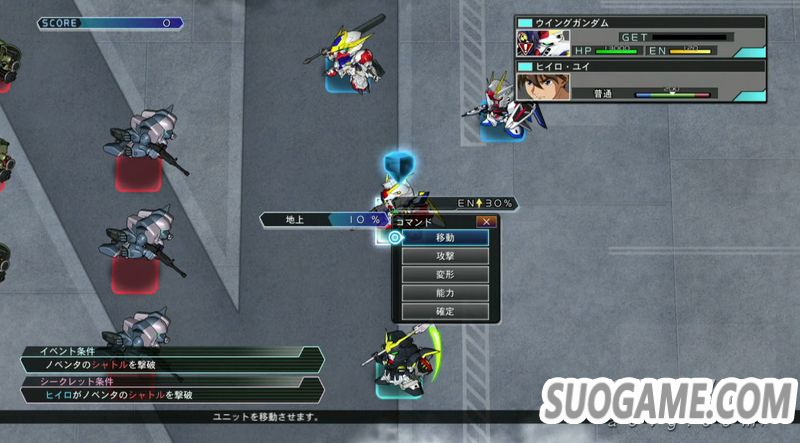Choose the 攻撃 (Attack) command
800x443 pixels.
445,256
